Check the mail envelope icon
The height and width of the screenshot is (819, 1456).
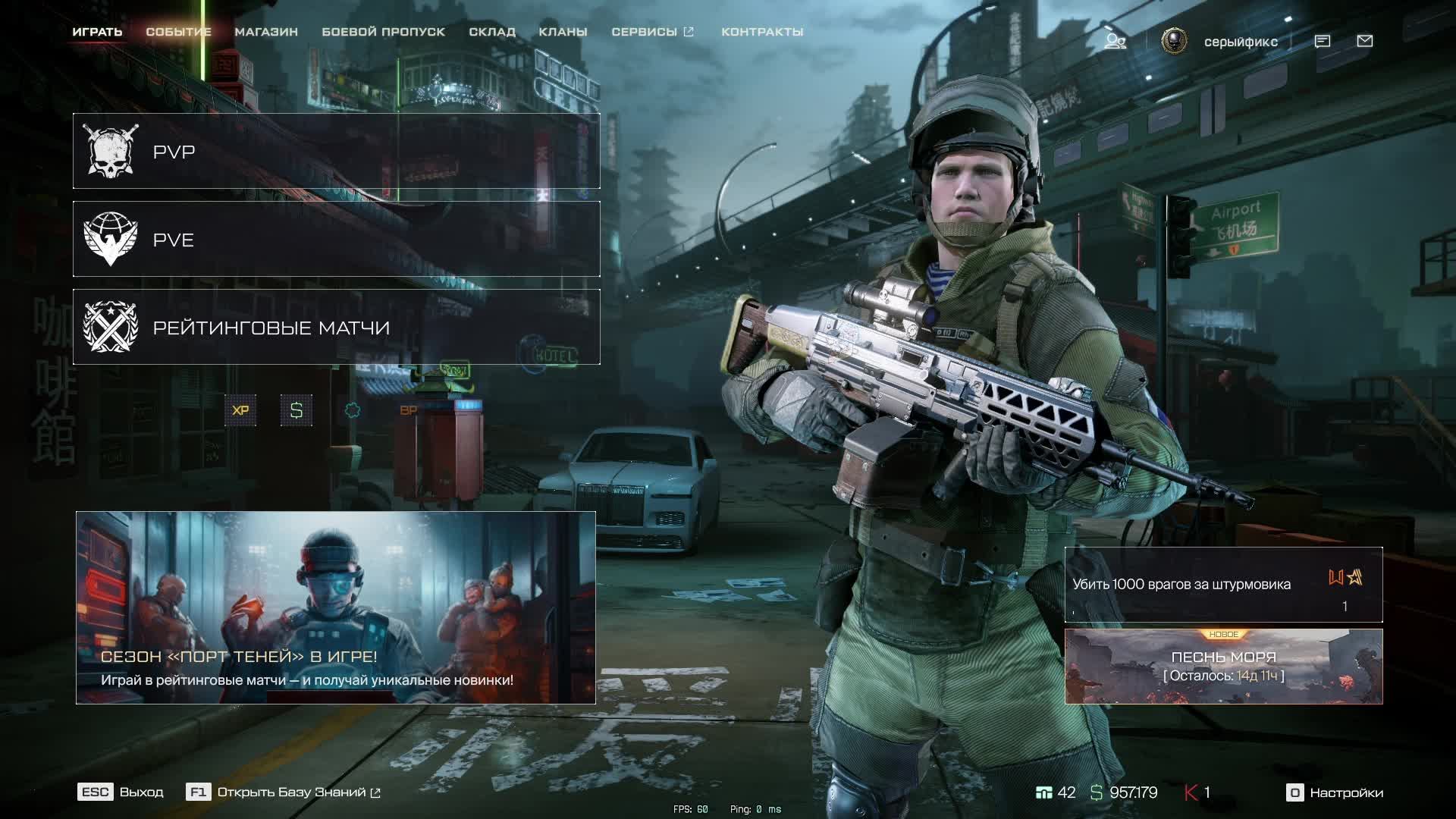1364,41
